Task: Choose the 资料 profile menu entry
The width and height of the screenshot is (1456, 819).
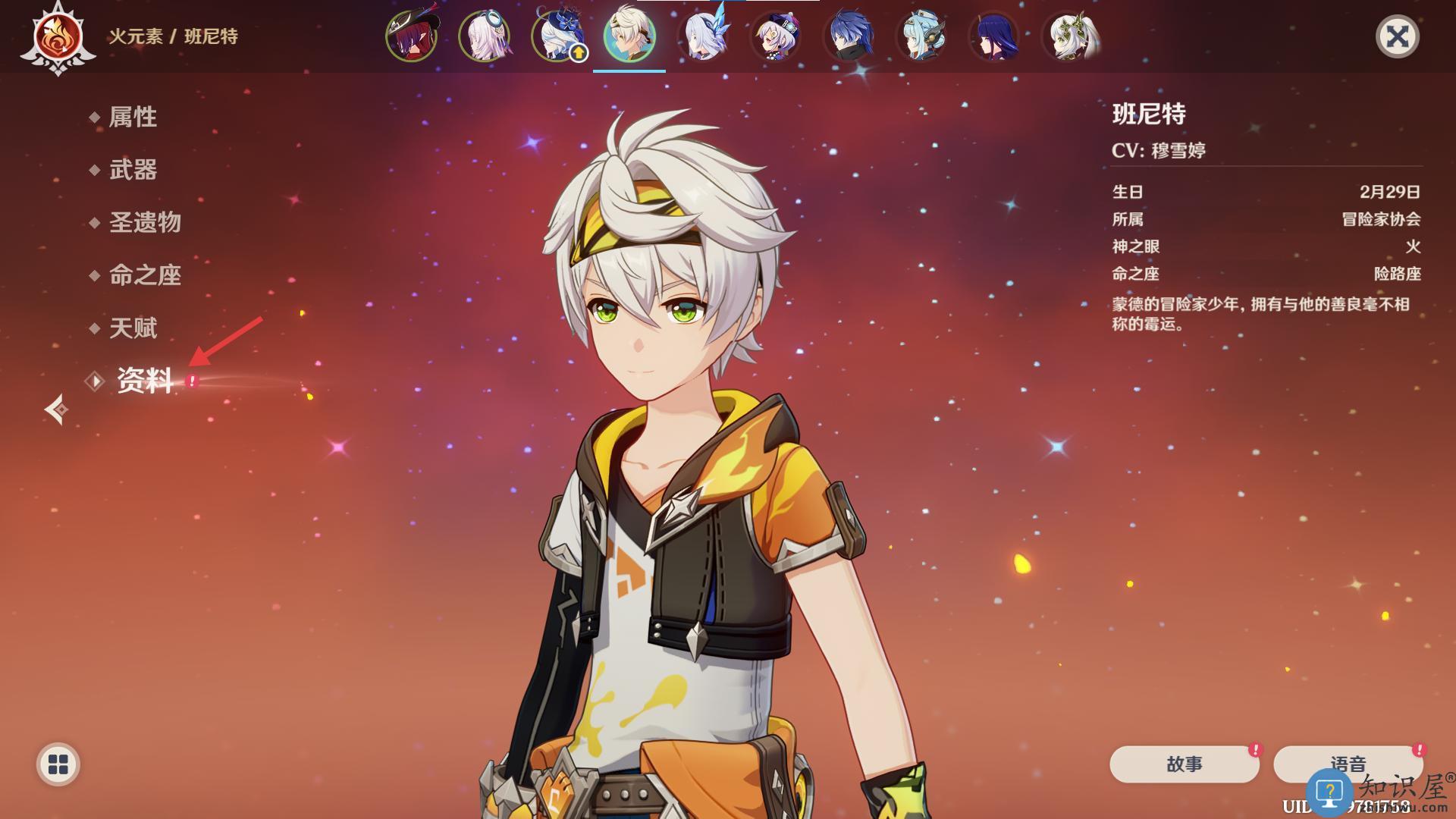Action: [145, 381]
